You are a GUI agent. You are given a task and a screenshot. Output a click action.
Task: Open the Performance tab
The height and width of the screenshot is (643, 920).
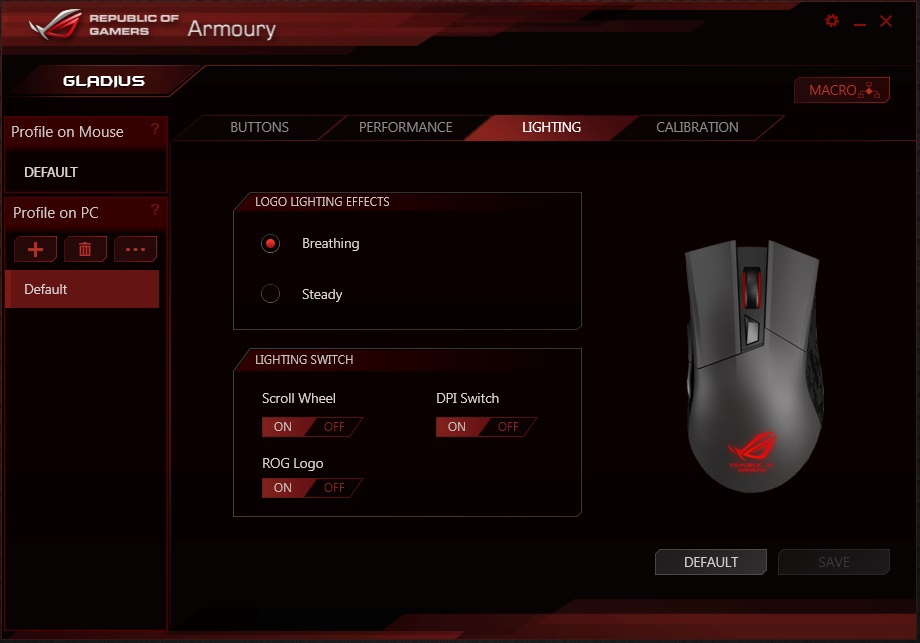point(405,128)
